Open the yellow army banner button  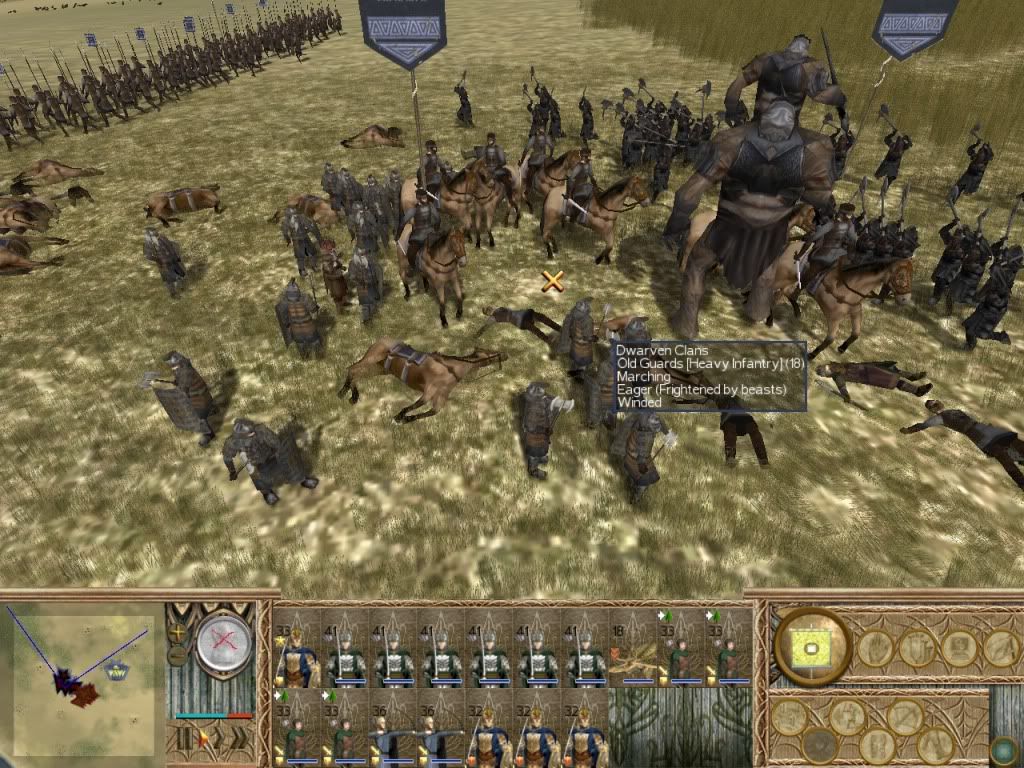click(x=812, y=646)
